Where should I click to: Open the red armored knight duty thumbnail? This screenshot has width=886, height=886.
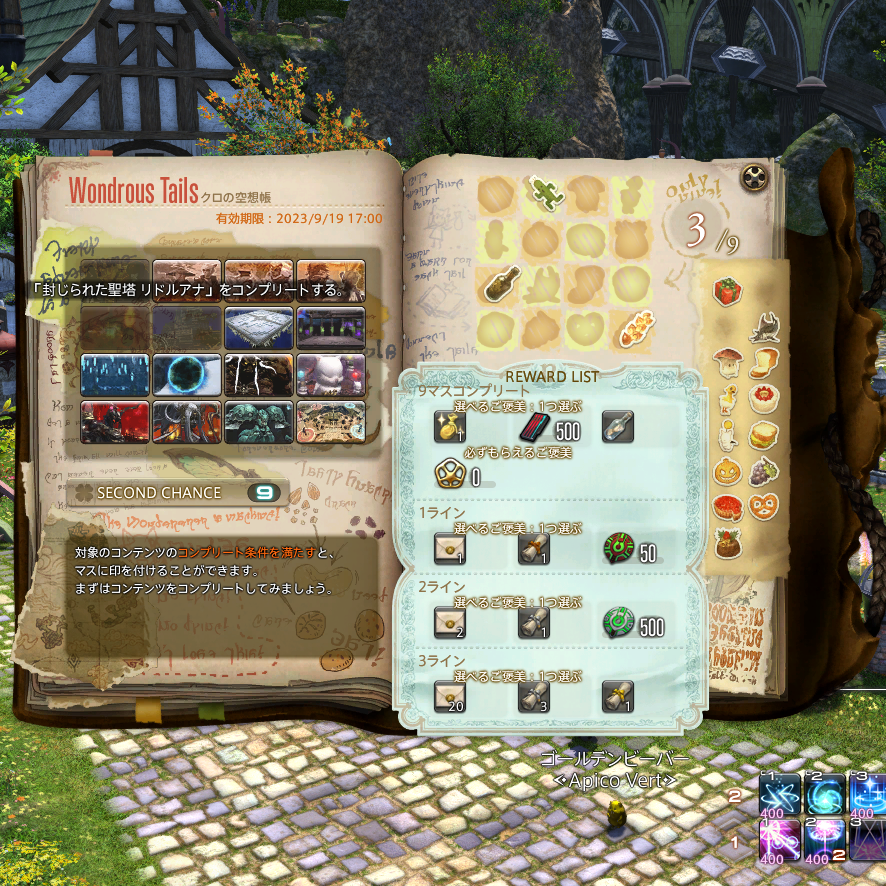[x=115, y=422]
